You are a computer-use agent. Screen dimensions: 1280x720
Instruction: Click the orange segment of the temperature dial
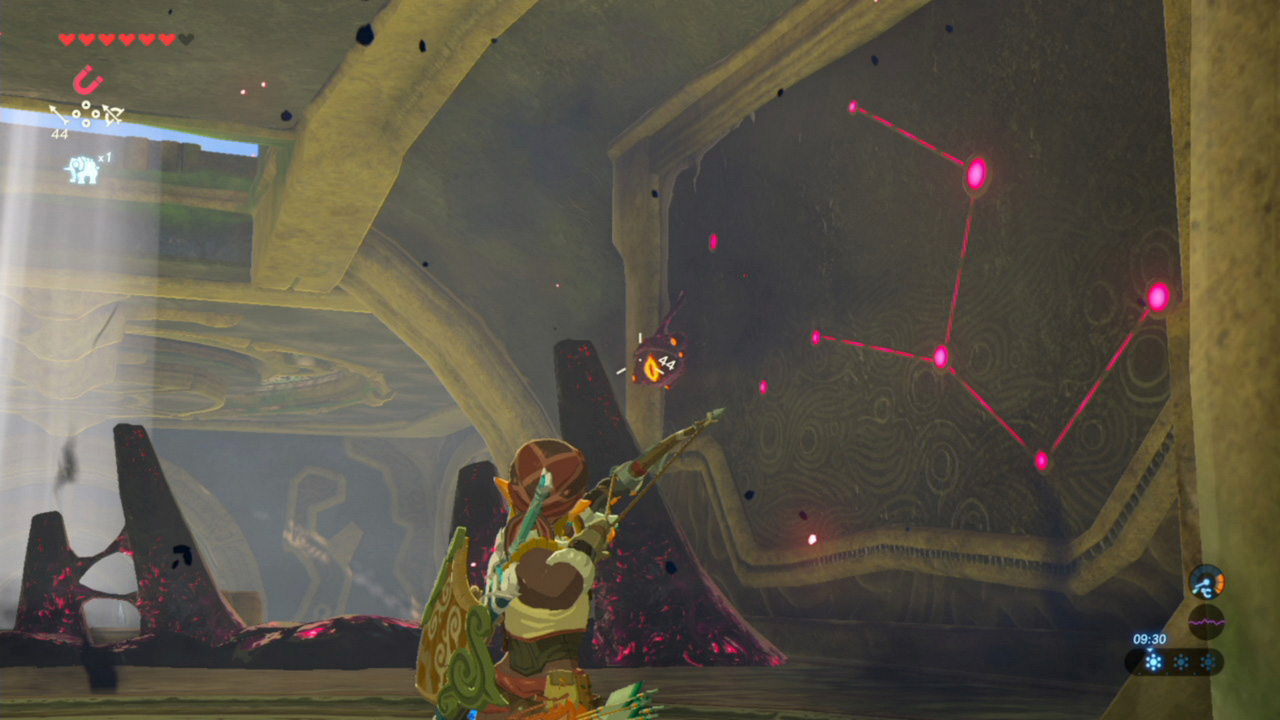(x=1220, y=584)
